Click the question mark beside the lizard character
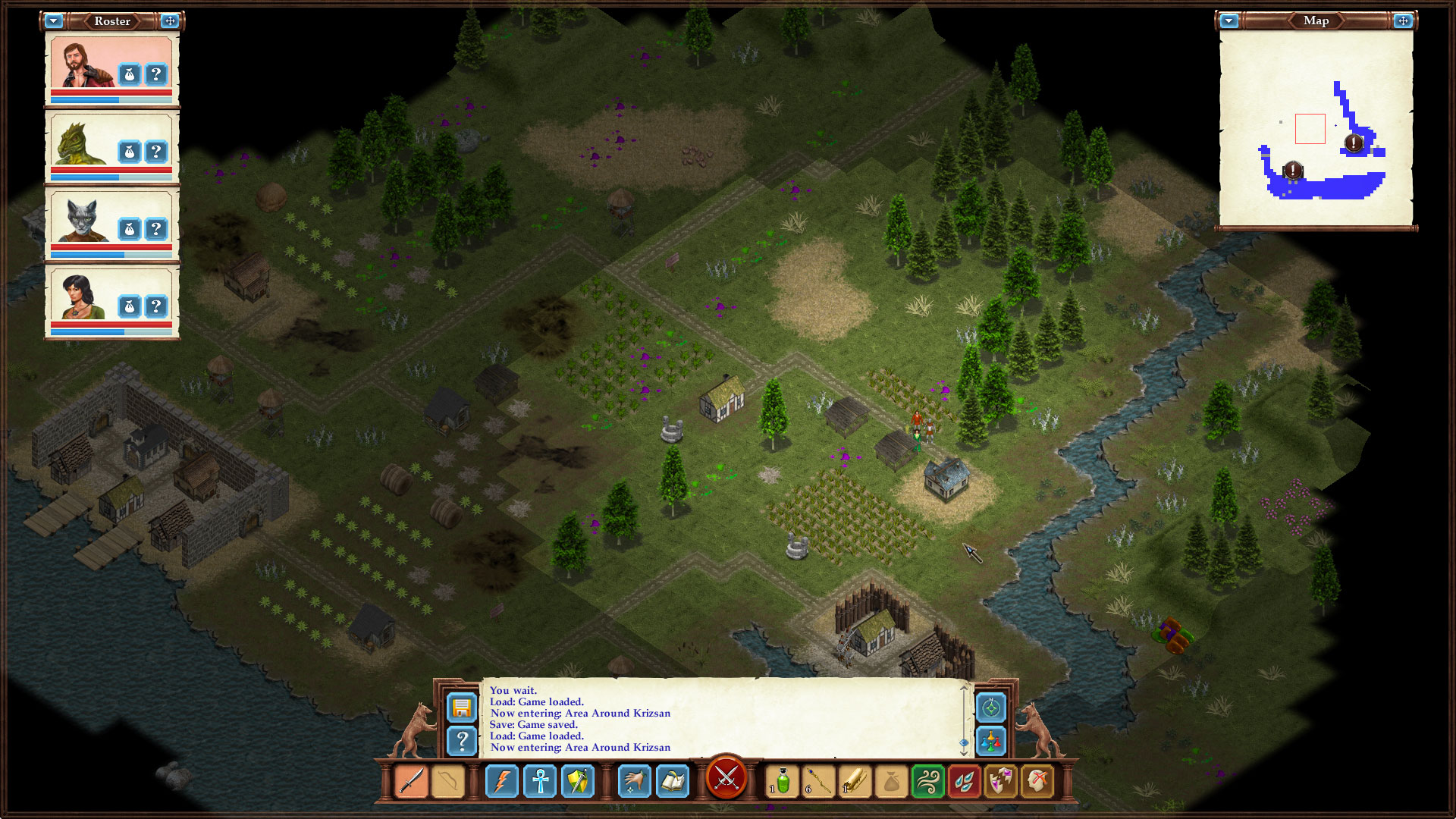Screen dimensions: 1456x819 (x=156, y=152)
